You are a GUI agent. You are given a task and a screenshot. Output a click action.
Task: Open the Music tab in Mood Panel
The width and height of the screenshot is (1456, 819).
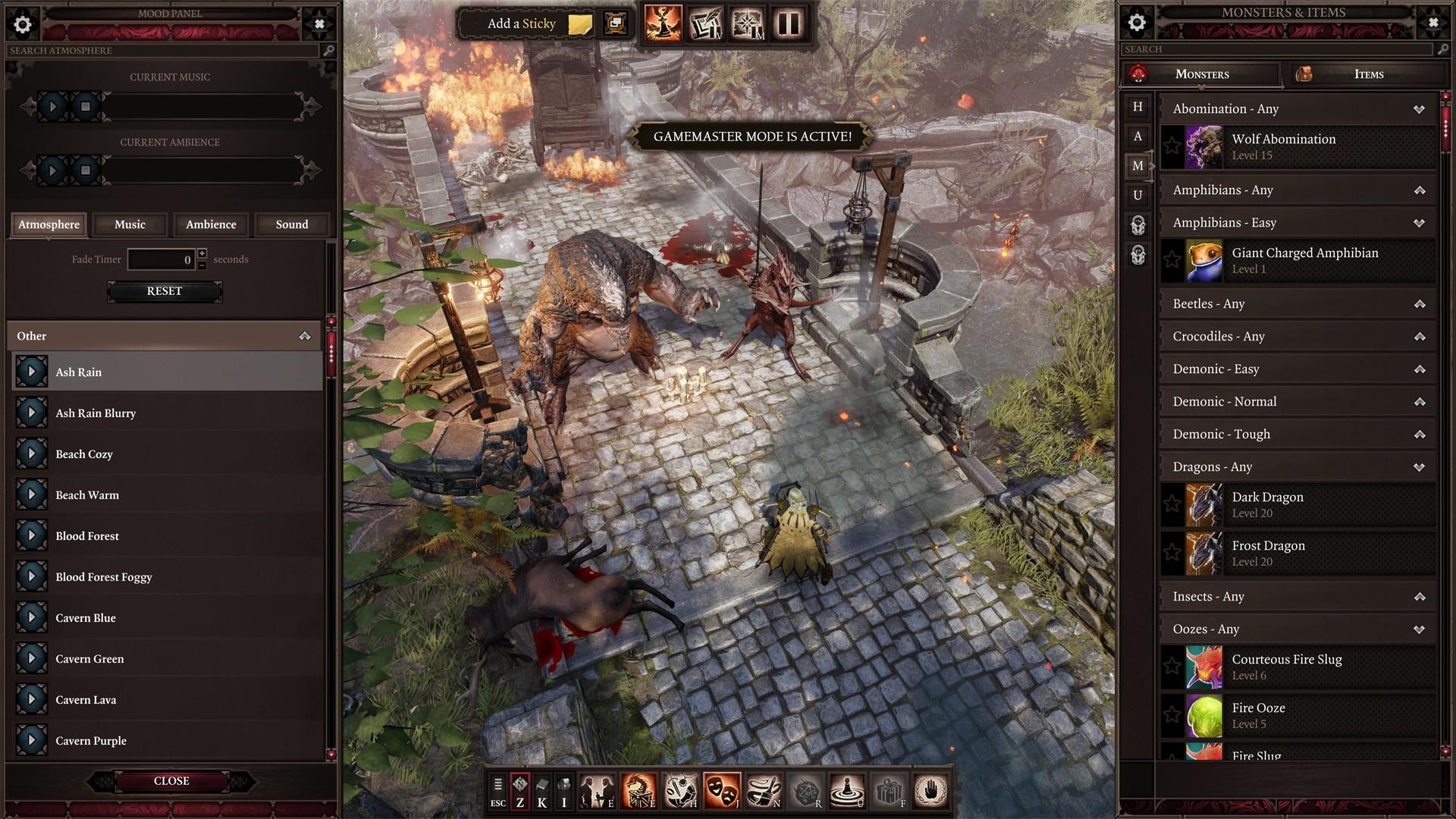[129, 224]
